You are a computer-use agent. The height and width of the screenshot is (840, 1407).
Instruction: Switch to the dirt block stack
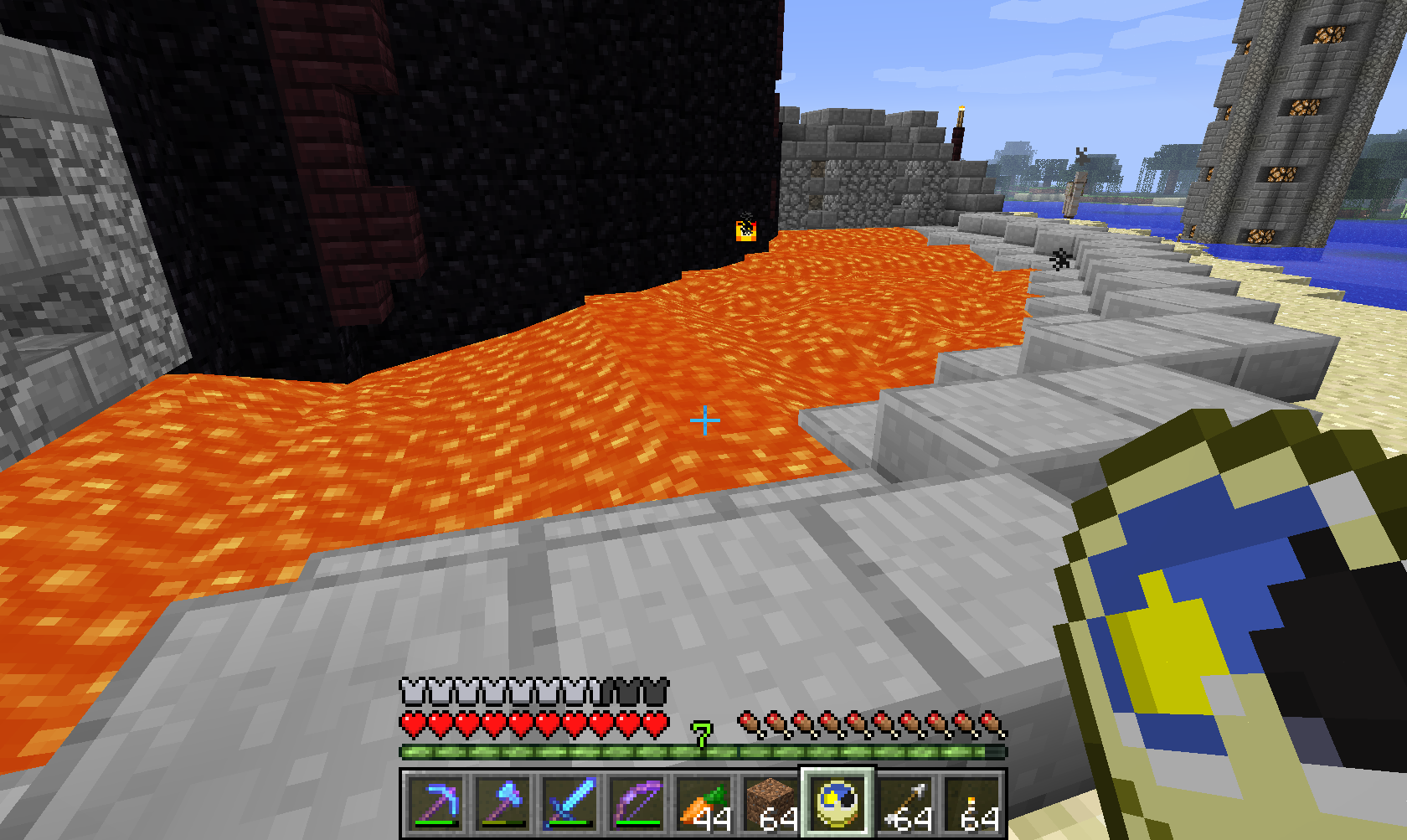771,803
